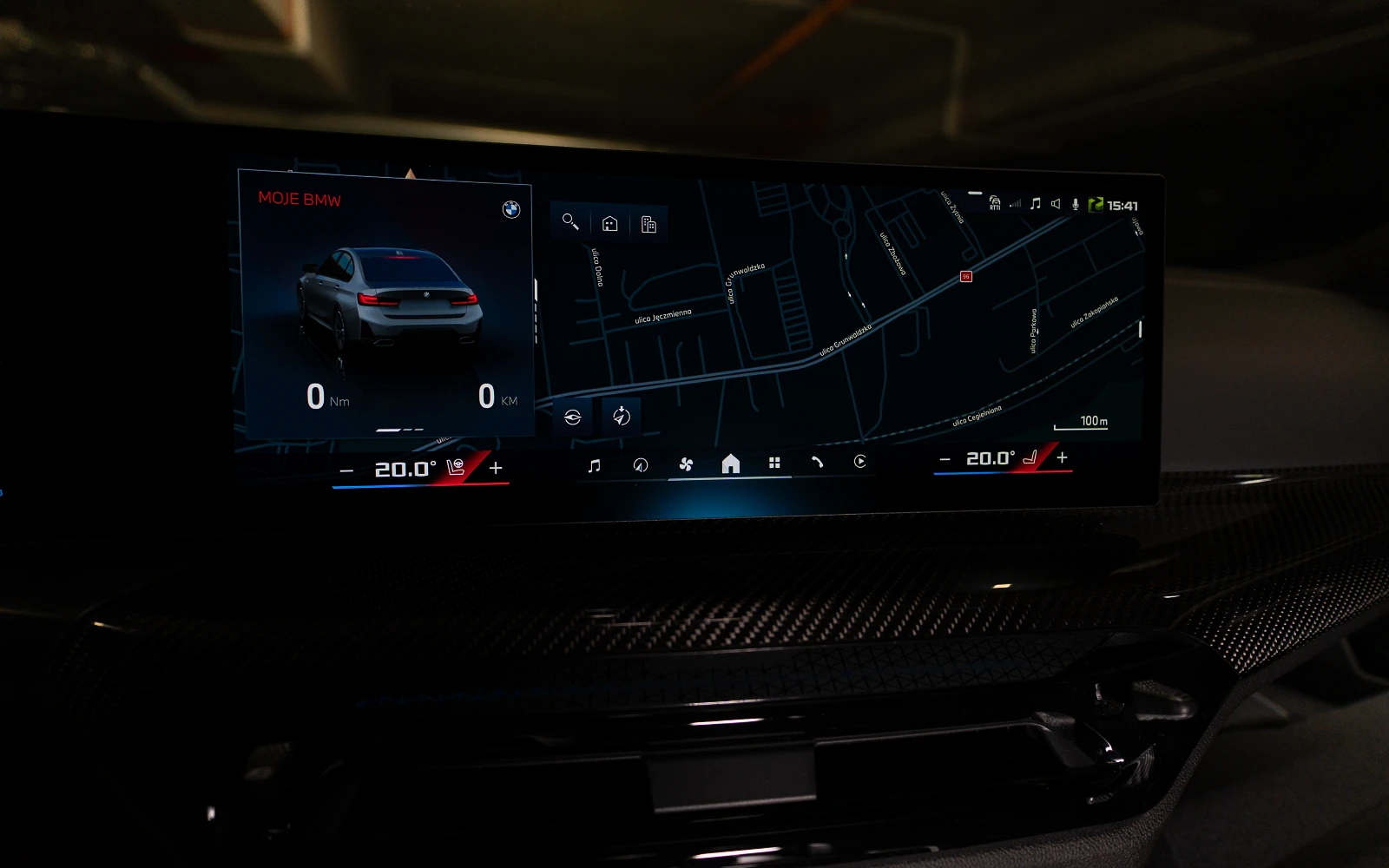1389x868 pixels.
Task: Select the office buildings work shortcut
Action: [648, 225]
